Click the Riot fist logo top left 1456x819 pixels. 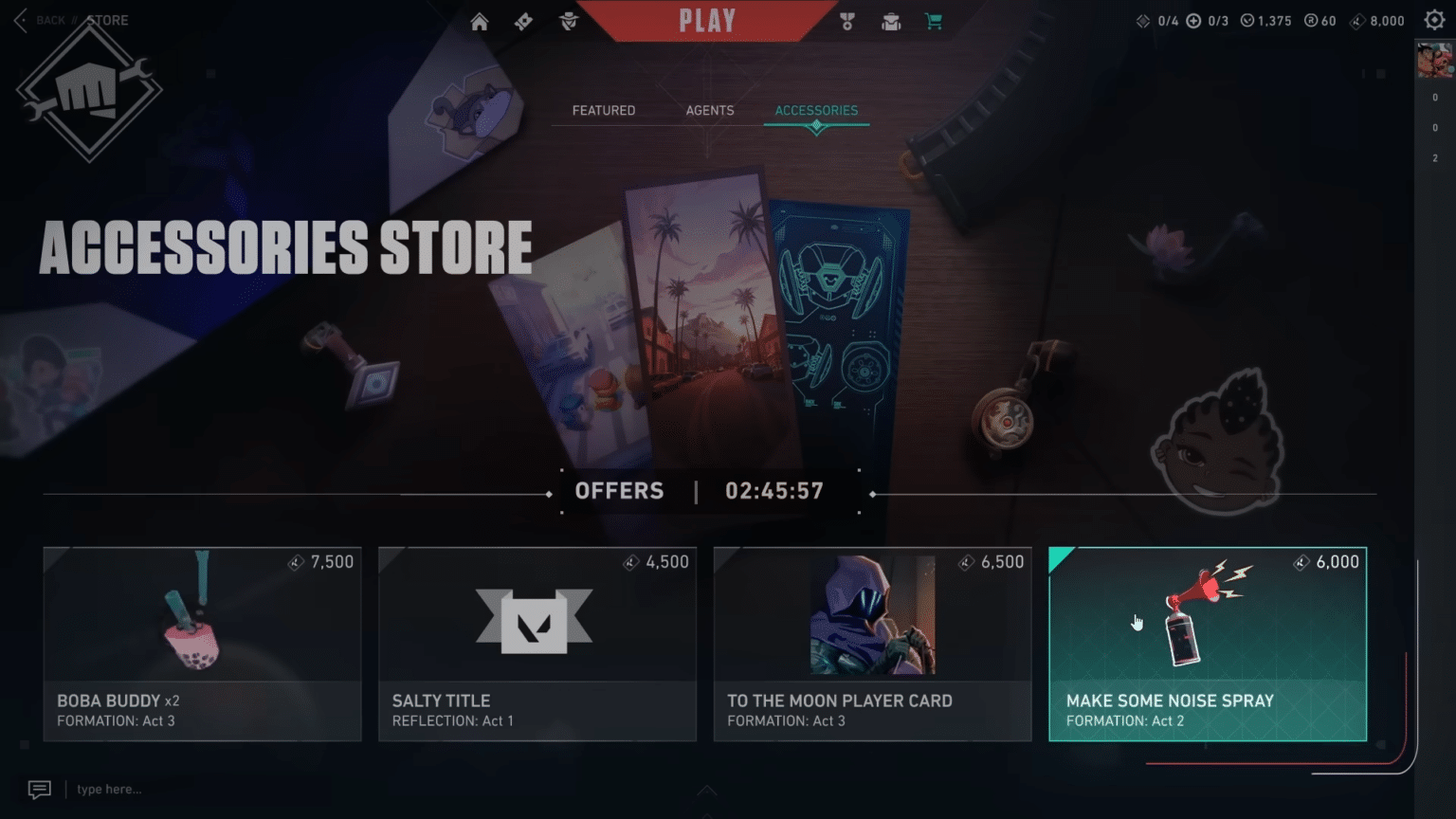pyautogui.click(x=90, y=90)
